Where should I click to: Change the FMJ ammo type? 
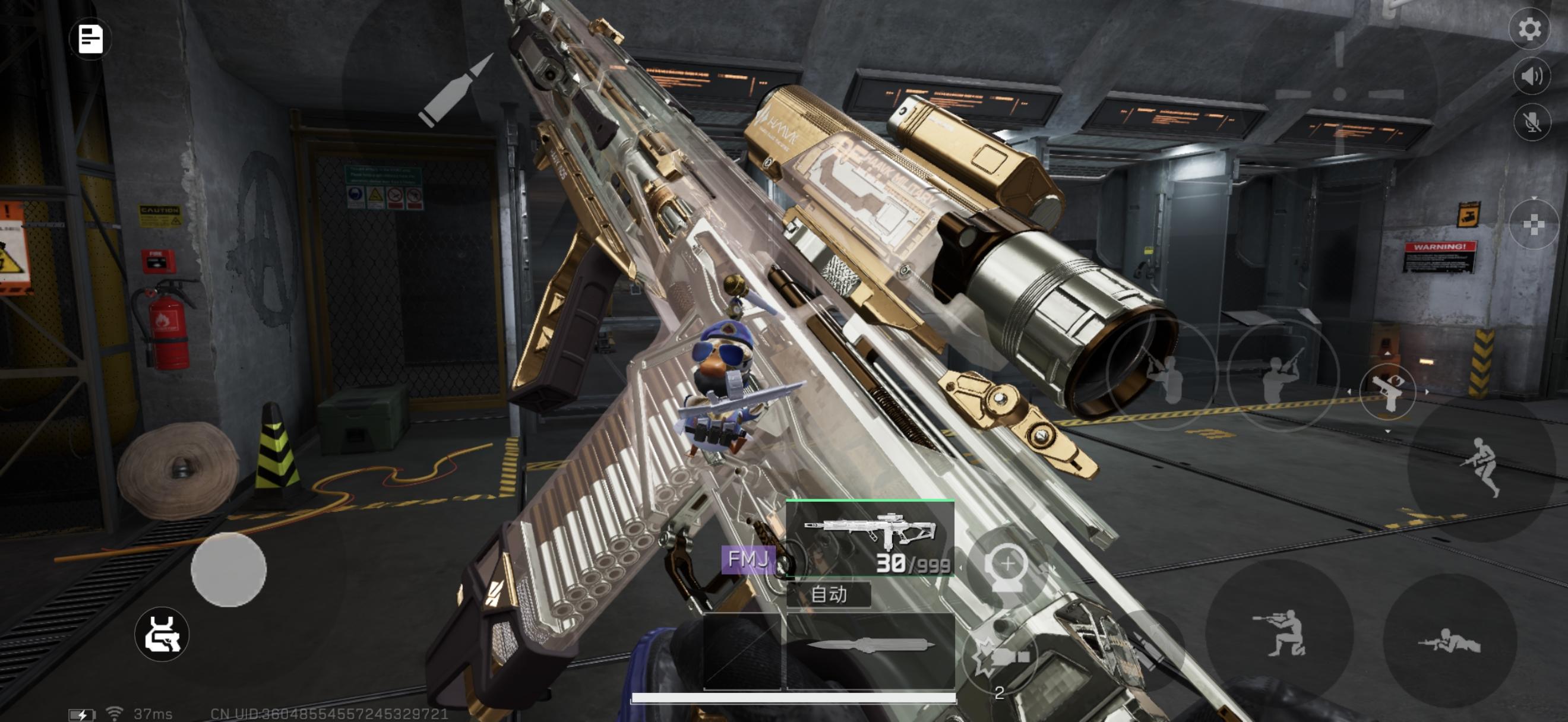coord(748,559)
